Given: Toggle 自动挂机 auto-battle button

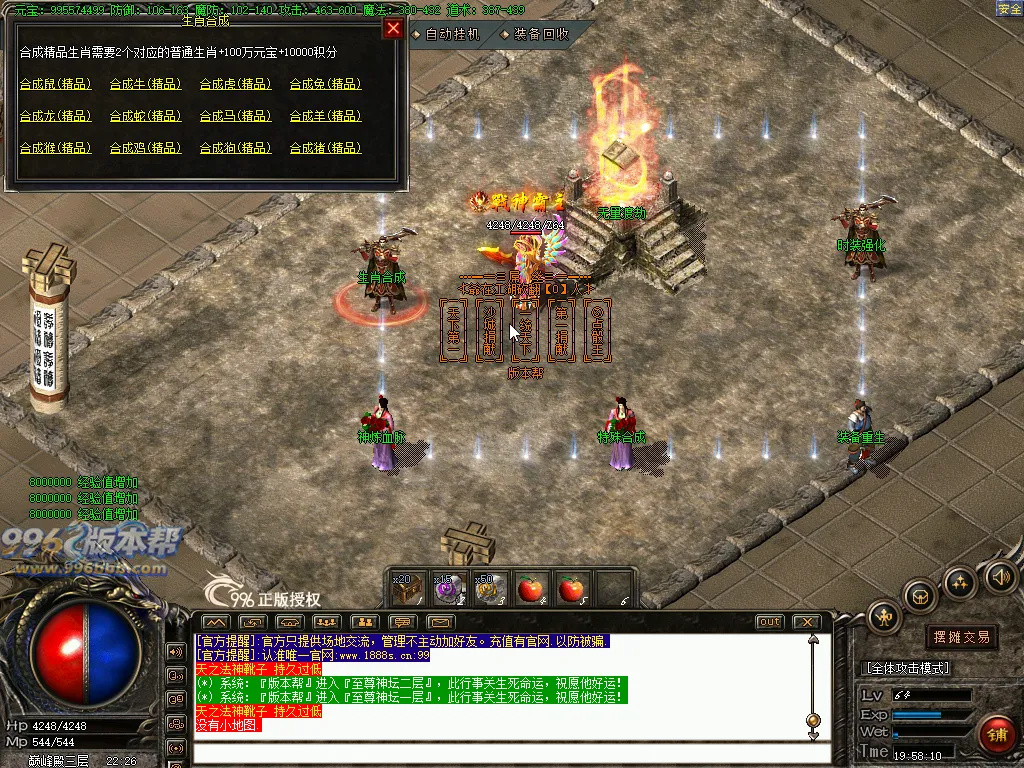Looking at the screenshot, I should pos(447,34).
